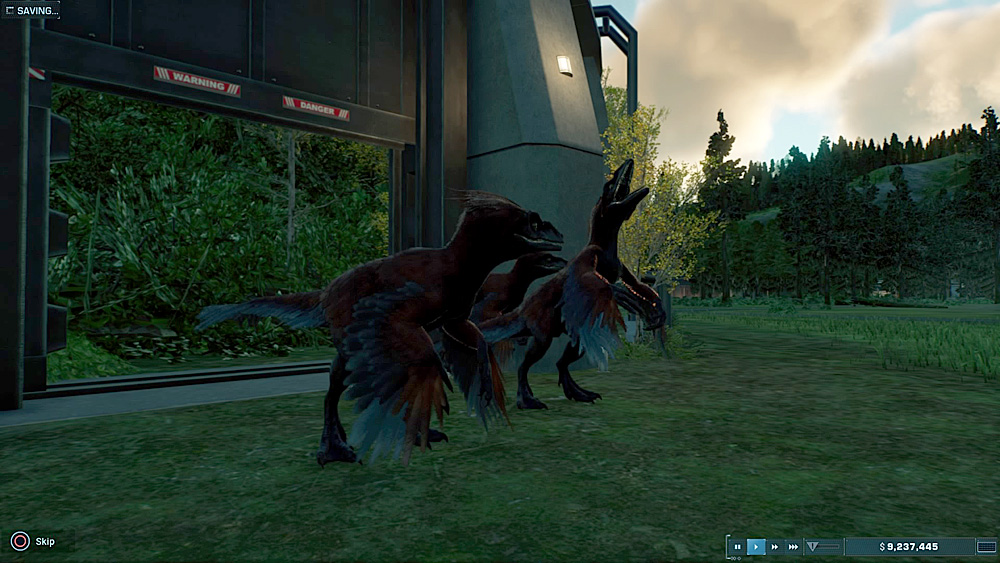Set game speed to normal play

coord(756,547)
